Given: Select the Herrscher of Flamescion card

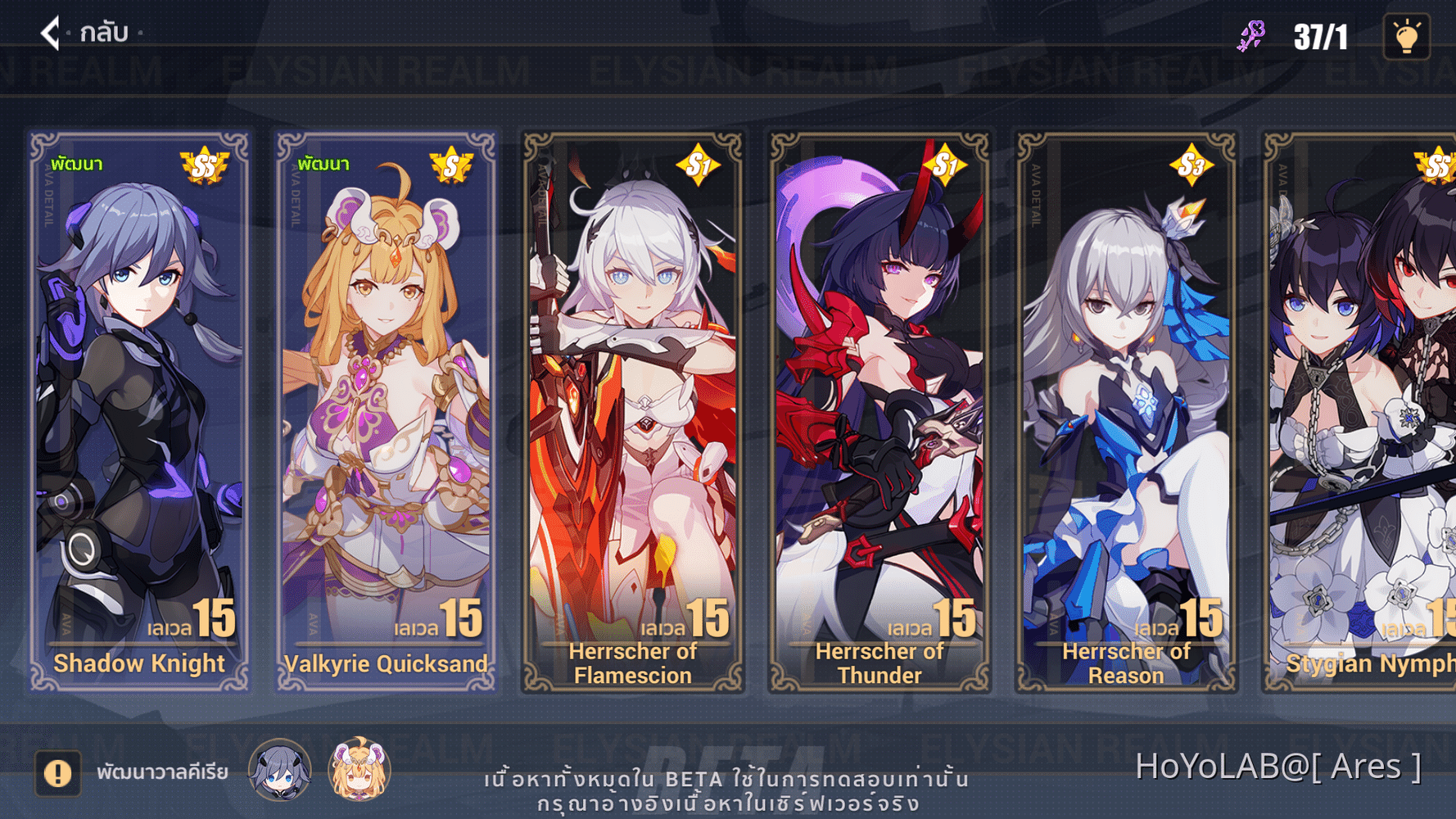Looking at the screenshot, I should [x=635, y=409].
